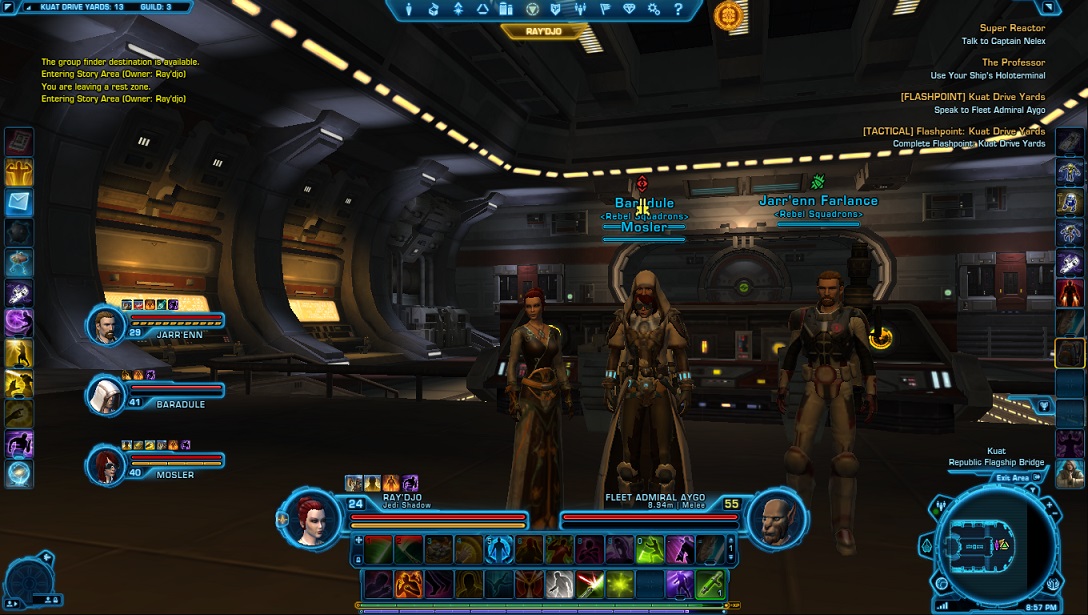Click the Exit Area button
This screenshot has height=615, width=1088.
1013,478
